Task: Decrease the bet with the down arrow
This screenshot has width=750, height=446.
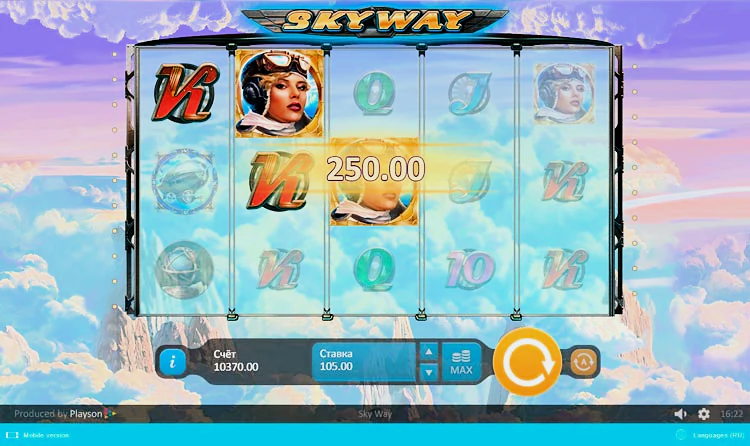Action: click(427, 372)
